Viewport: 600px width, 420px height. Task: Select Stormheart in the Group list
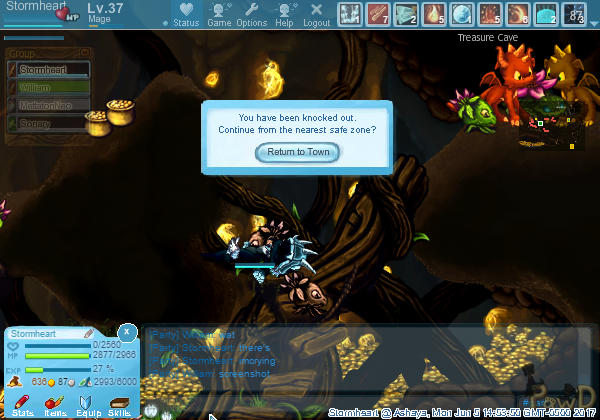(x=48, y=70)
